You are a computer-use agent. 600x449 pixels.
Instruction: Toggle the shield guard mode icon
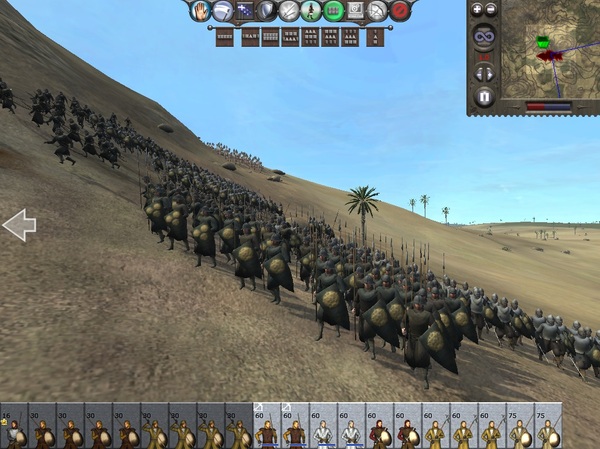coord(266,11)
